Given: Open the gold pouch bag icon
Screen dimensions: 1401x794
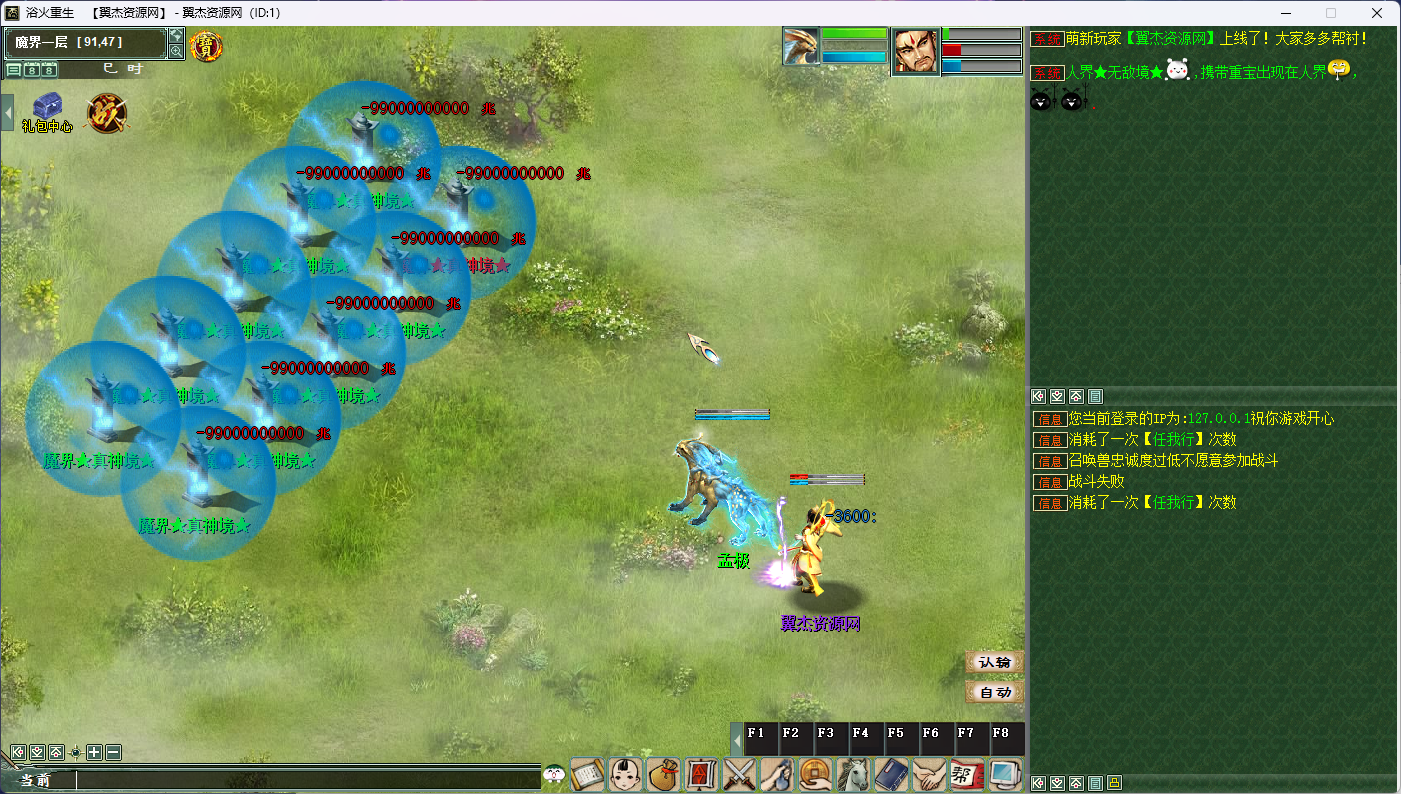Looking at the screenshot, I should click(663, 775).
